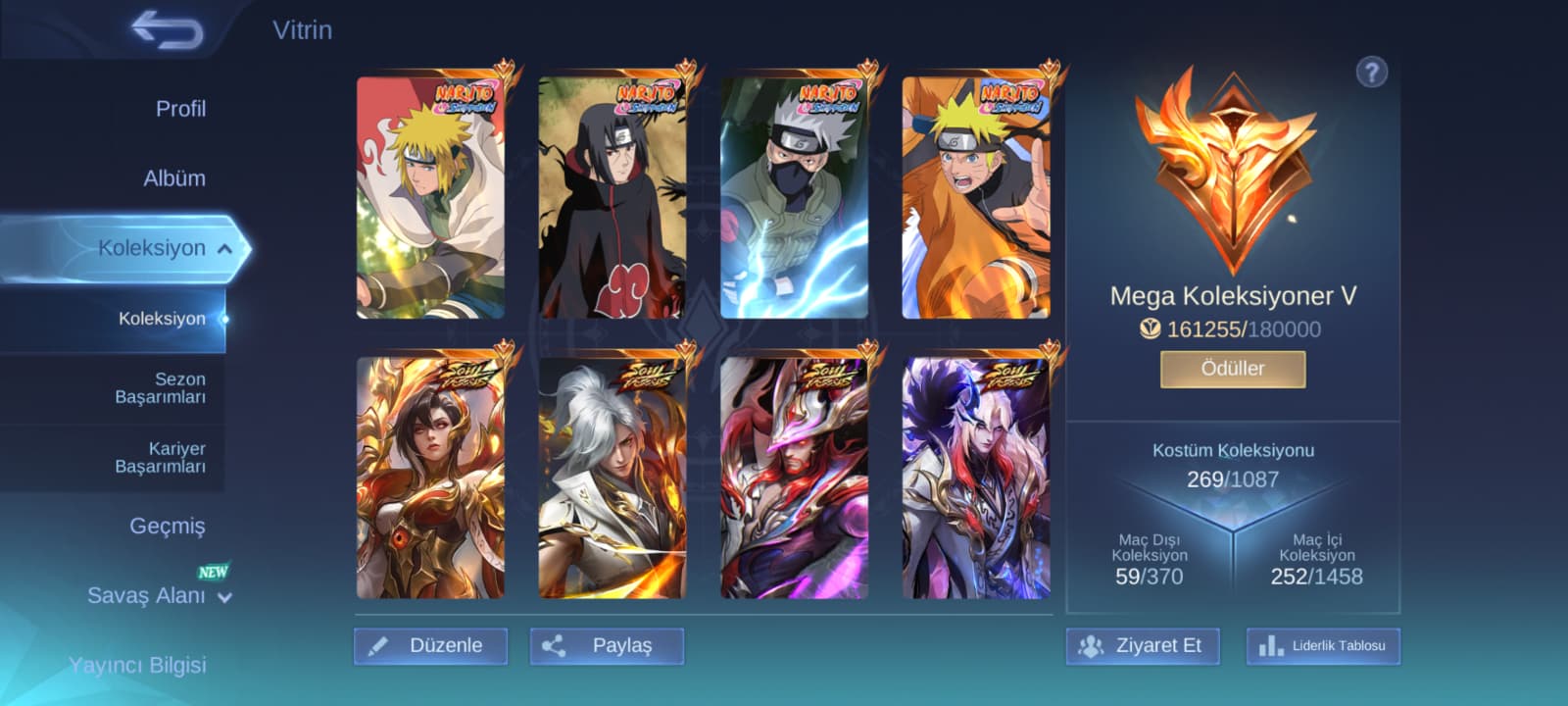
Task: Share the showcase with Paylaş
Action: coord(607,646)
